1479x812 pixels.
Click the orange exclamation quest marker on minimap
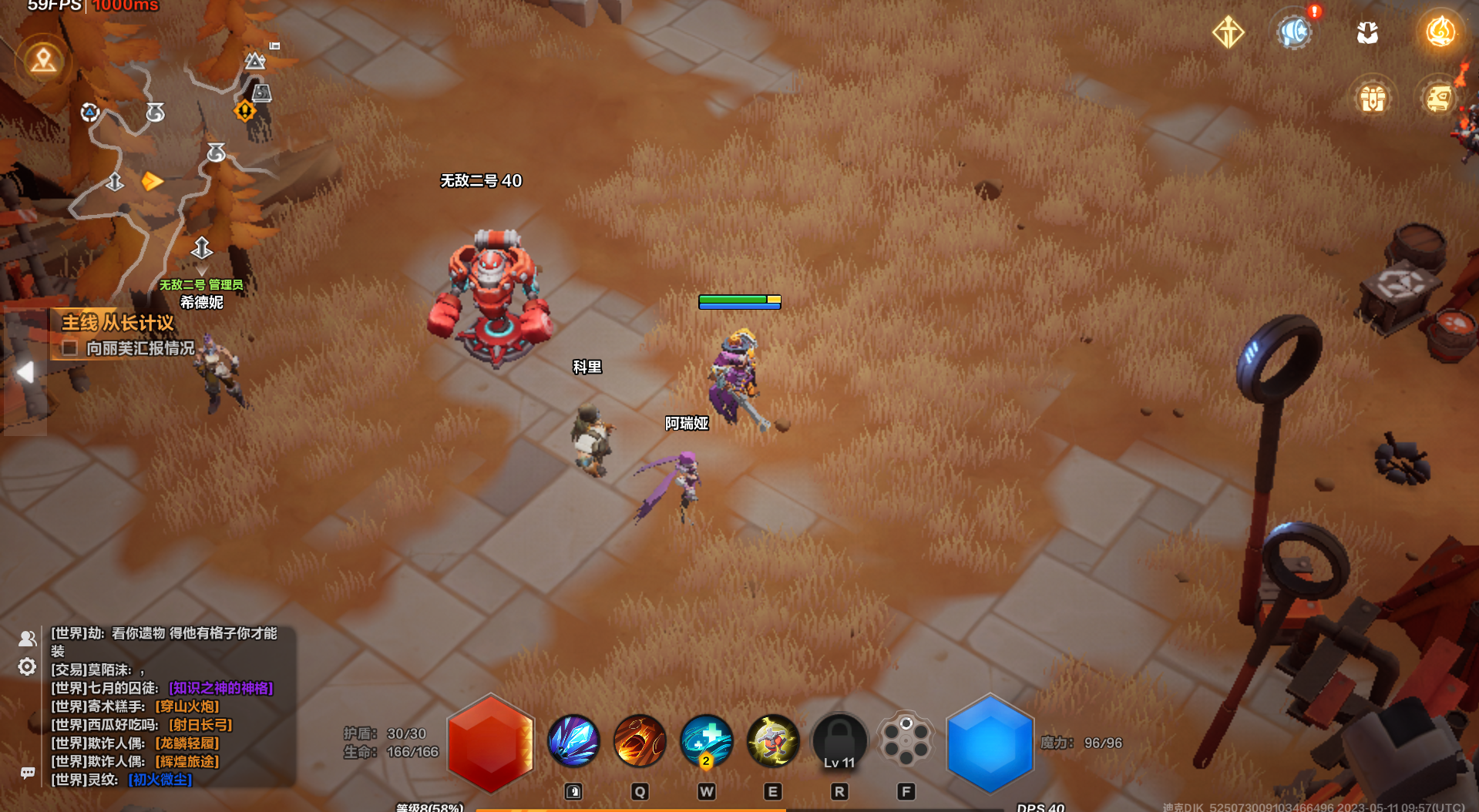(244, 111)
